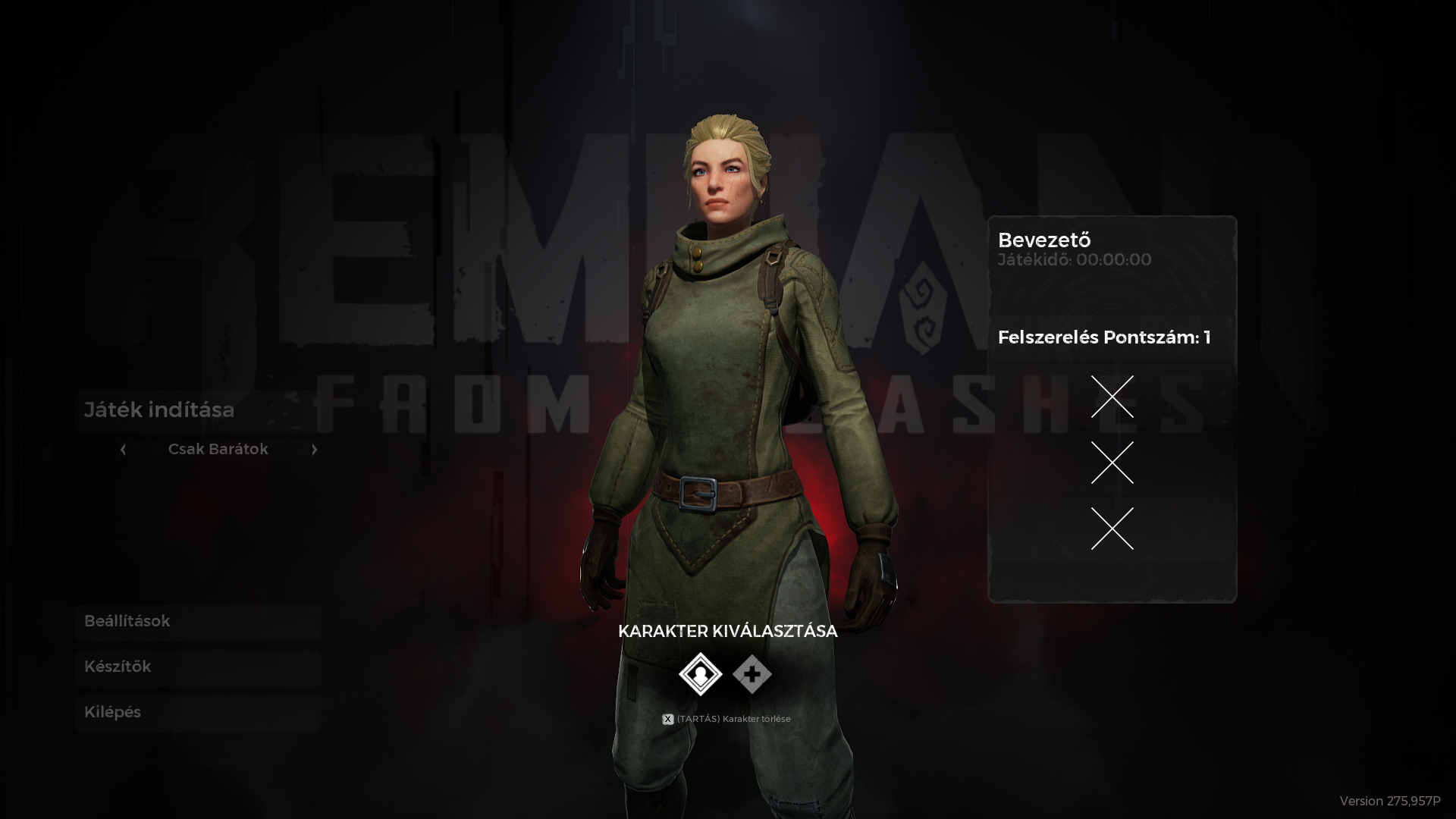The width and height of the screenshot is (1456, 819).
Task: View the Készítők credits
Action: [x=197, y=667]
